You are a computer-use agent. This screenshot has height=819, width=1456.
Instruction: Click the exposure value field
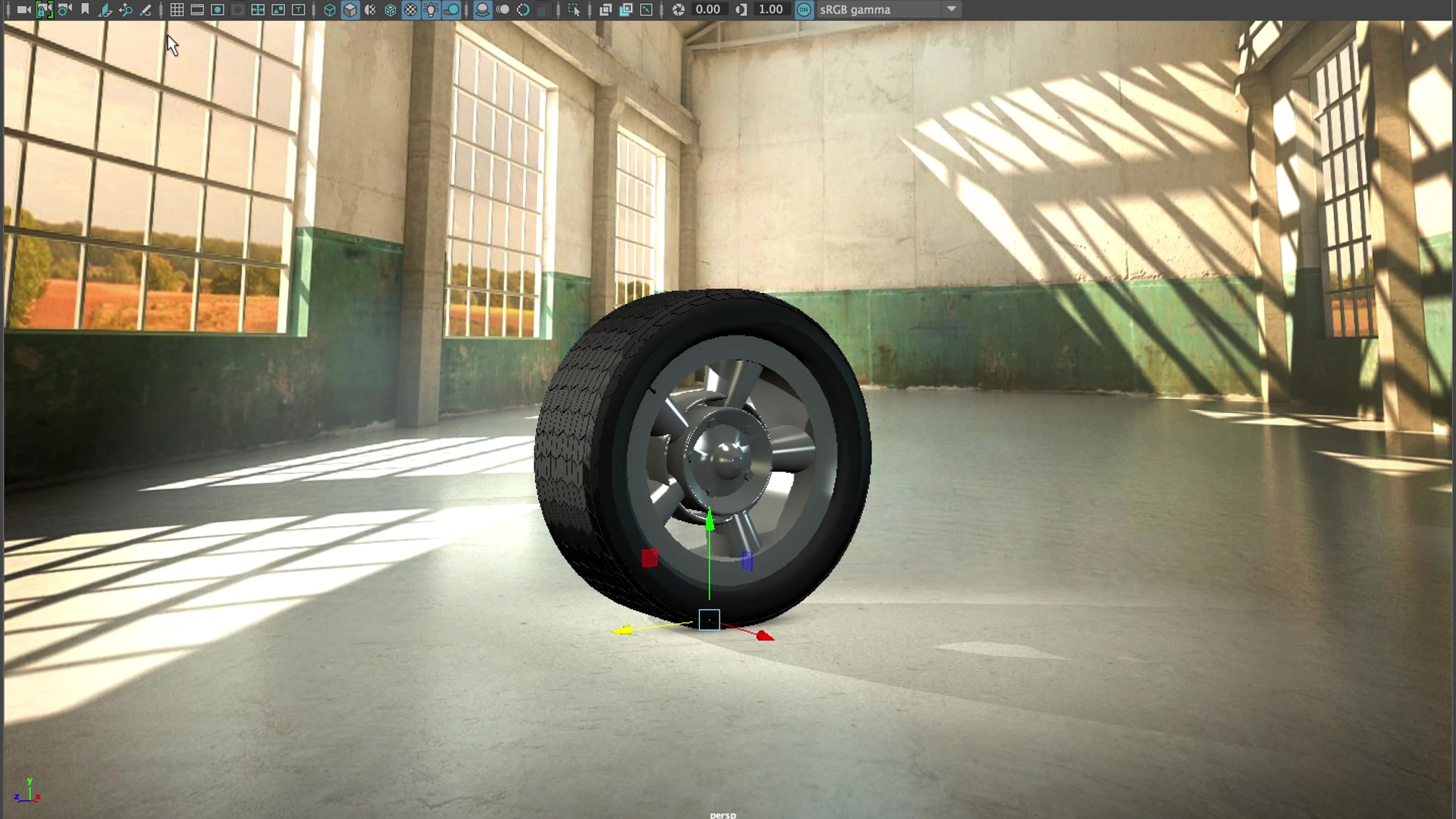point(708,9)
